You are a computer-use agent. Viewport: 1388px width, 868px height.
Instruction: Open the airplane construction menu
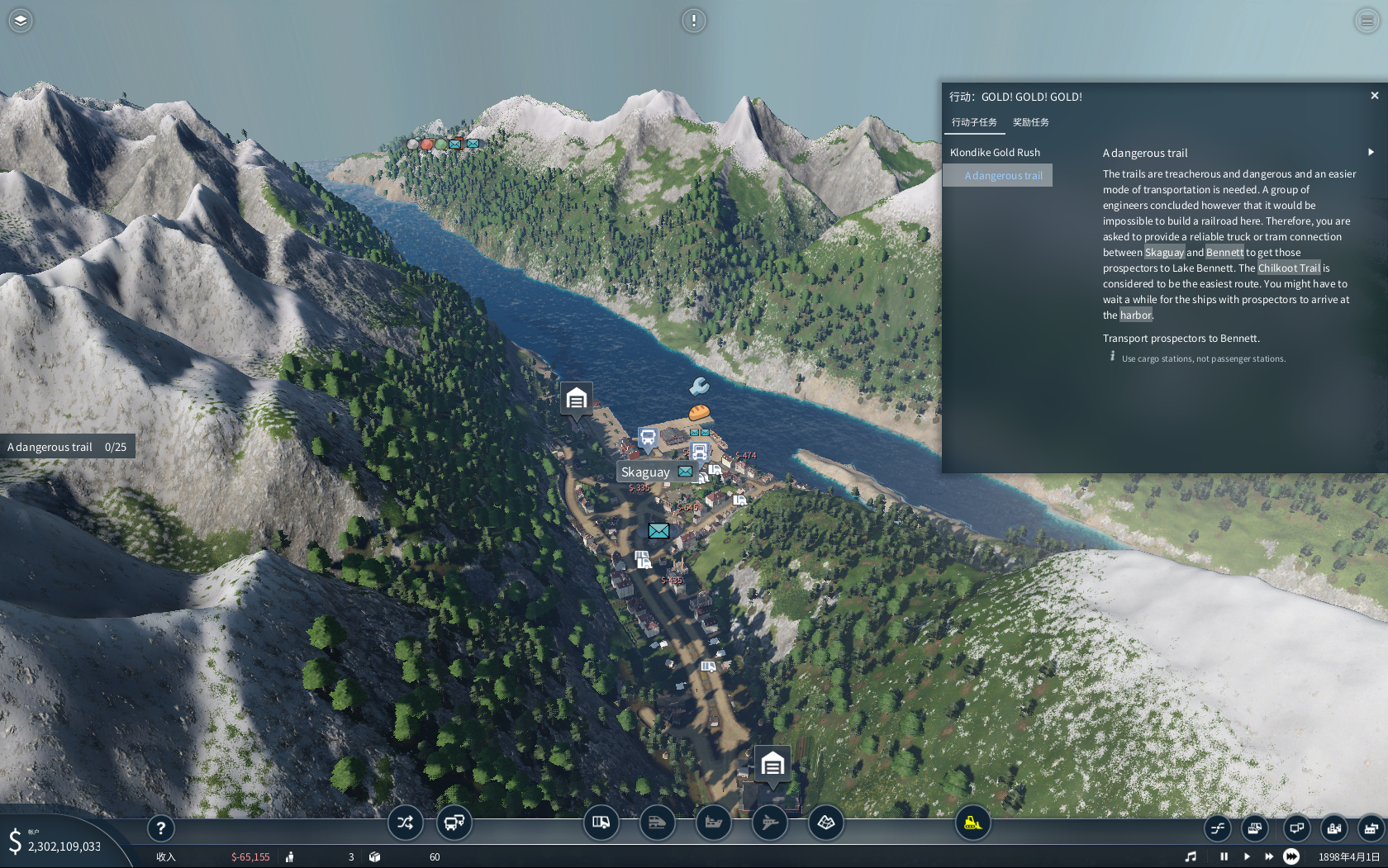point(769,823)
